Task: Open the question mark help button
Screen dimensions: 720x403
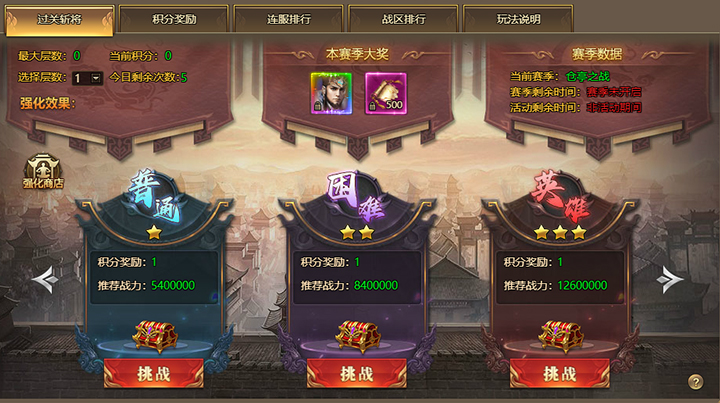Action: (696, 382)
